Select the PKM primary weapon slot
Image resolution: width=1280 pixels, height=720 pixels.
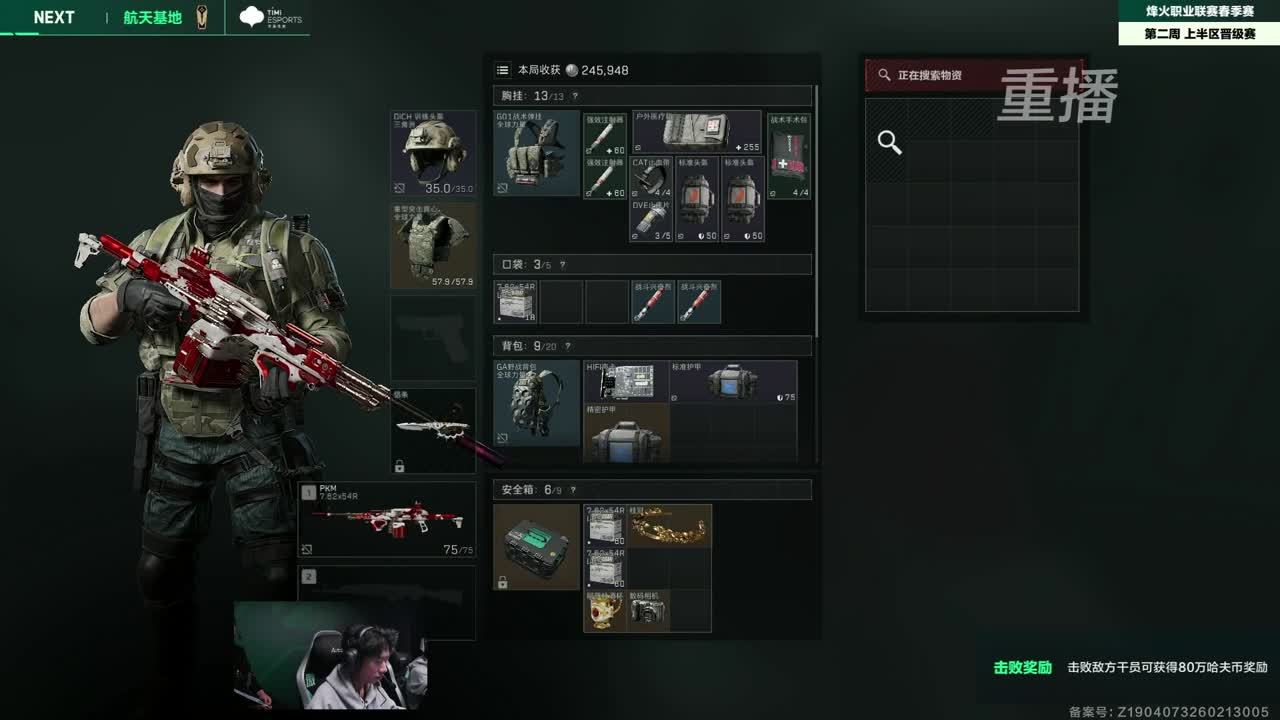pos(387,520)
